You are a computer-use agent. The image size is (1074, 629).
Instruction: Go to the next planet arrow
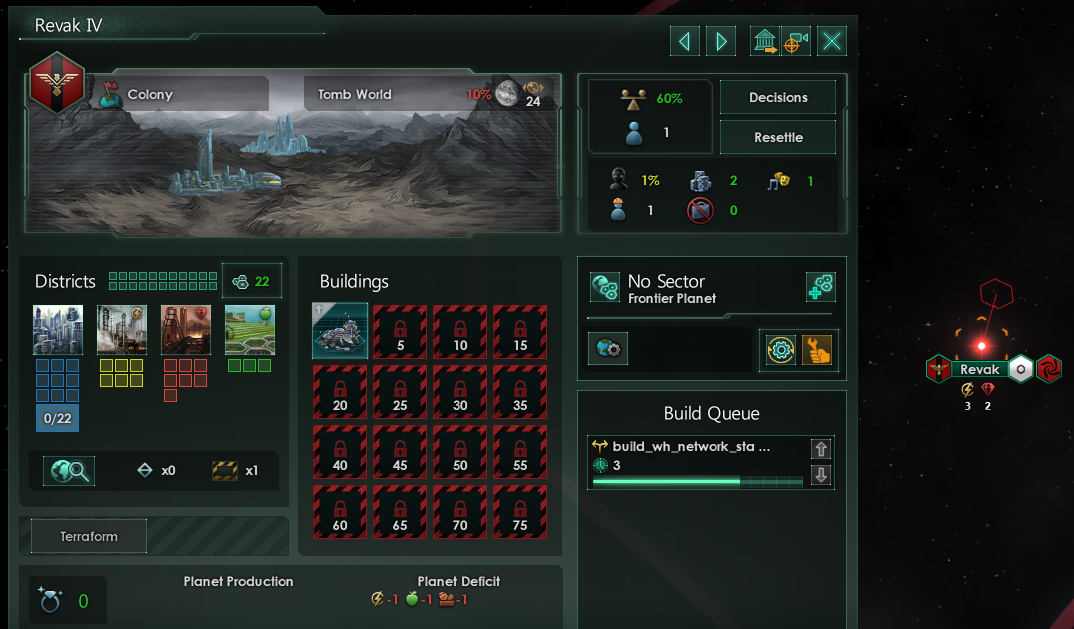[720, 41]
